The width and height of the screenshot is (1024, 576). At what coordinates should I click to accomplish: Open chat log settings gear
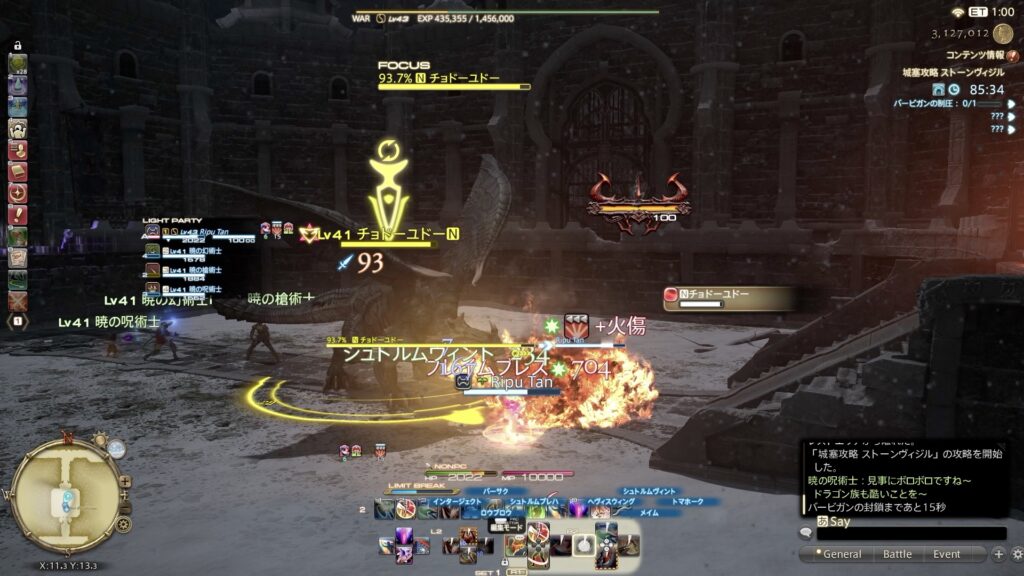[x=1015, y=554]
